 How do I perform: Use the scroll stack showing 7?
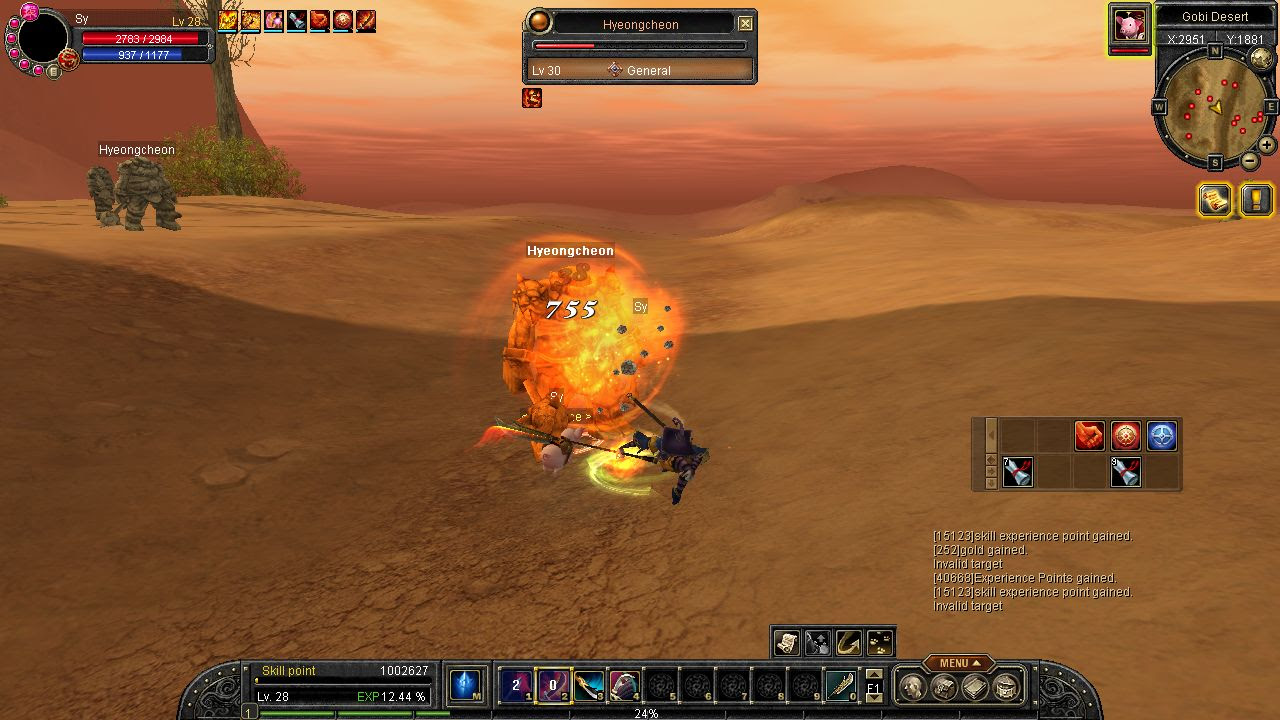pos(1017,471)
